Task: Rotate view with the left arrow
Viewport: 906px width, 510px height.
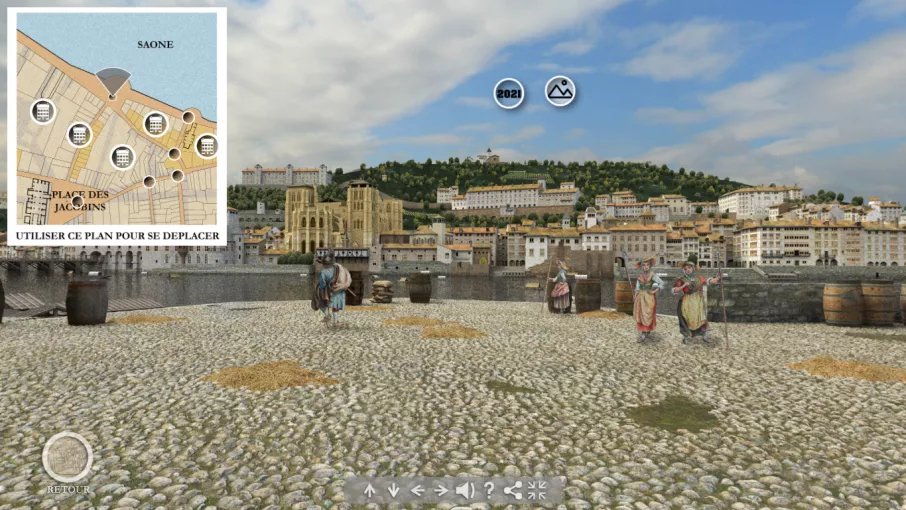Action: pyautogui.click(x=417, y=490)
